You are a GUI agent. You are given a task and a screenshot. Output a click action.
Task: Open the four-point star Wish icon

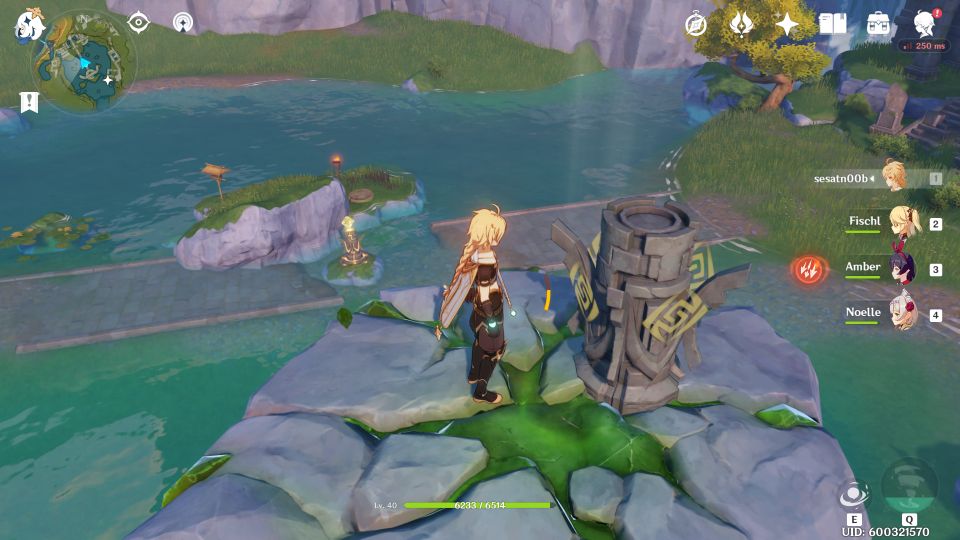pos(787,24)
